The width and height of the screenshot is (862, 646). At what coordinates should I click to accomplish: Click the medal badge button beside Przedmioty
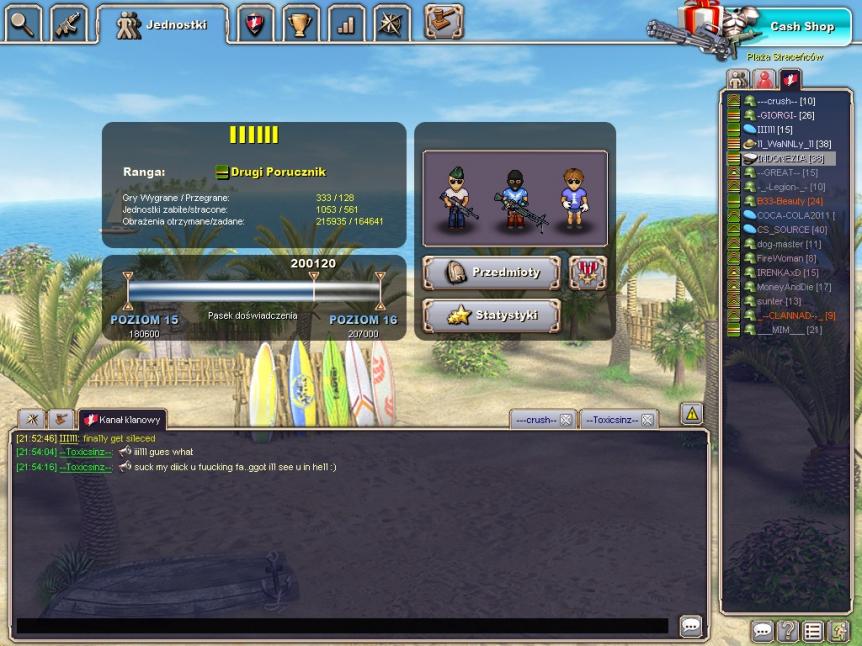(x=588, y=272)
